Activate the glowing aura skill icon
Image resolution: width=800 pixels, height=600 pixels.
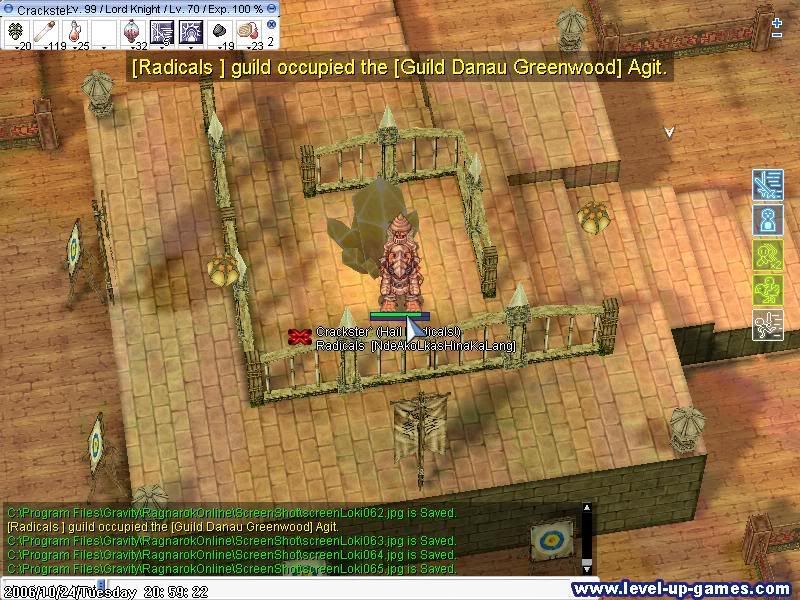click(191, 32)
